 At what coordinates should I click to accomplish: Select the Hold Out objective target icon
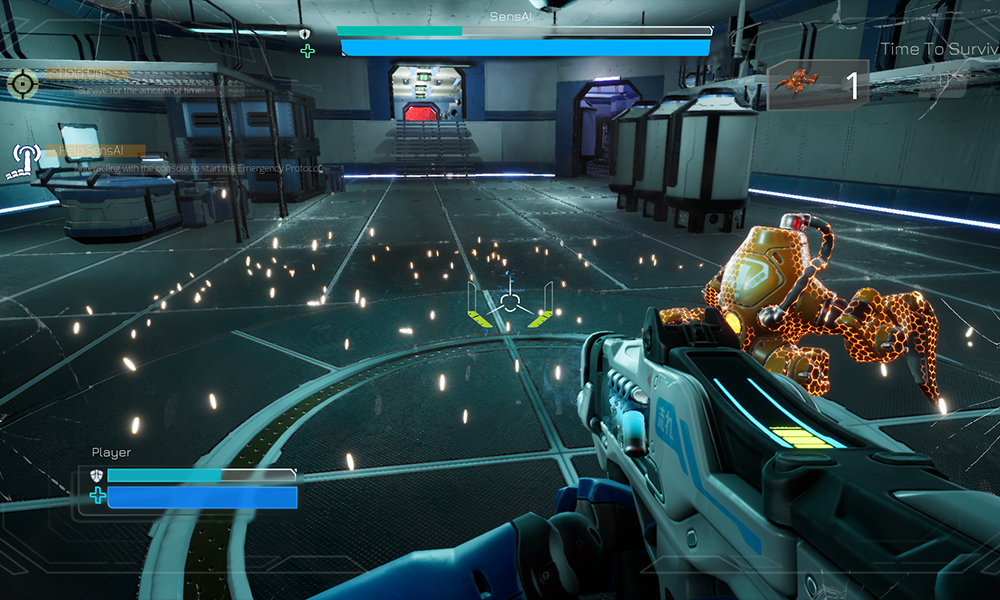pos(21,82)
